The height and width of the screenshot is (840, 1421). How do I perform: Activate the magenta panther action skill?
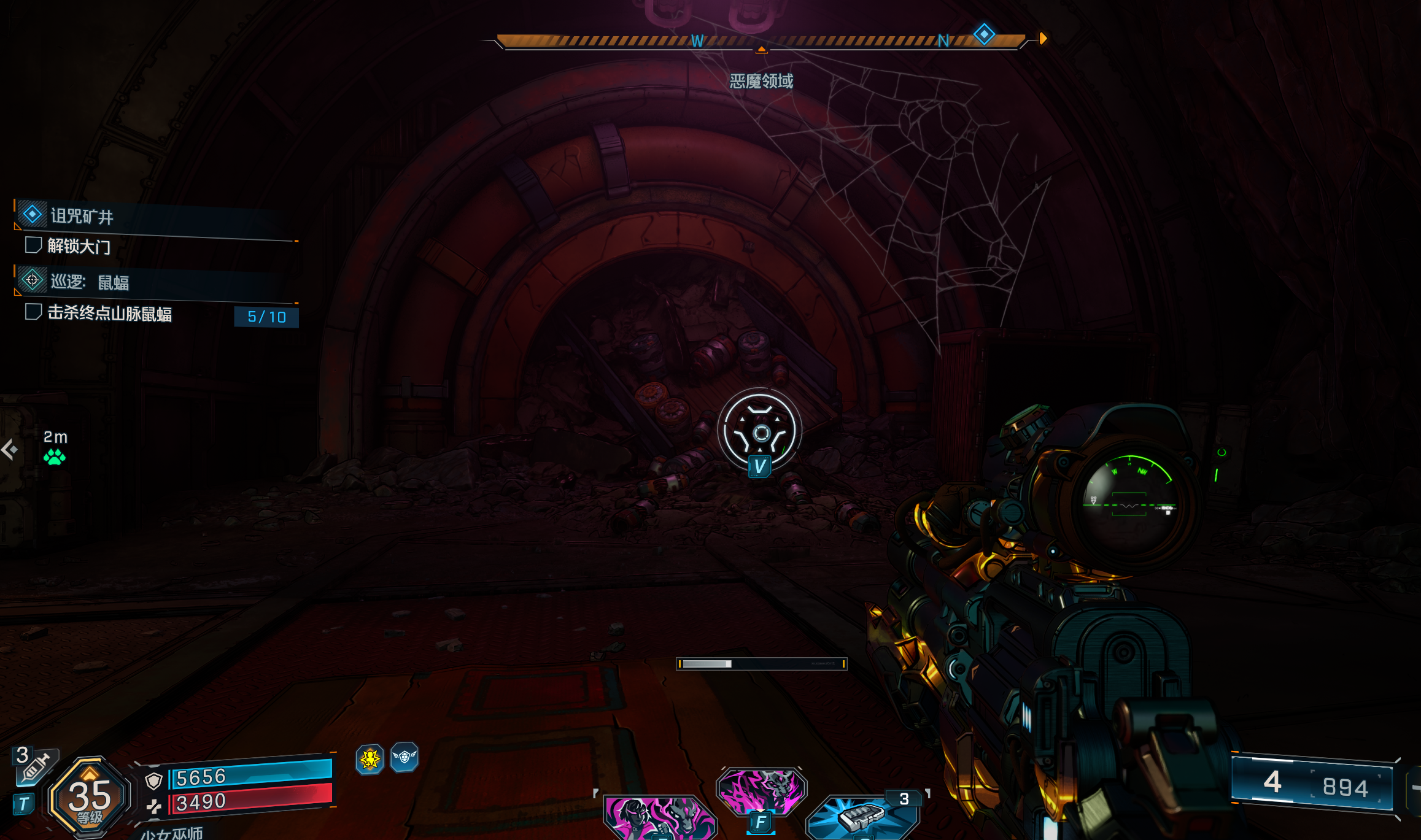[761, 792]
